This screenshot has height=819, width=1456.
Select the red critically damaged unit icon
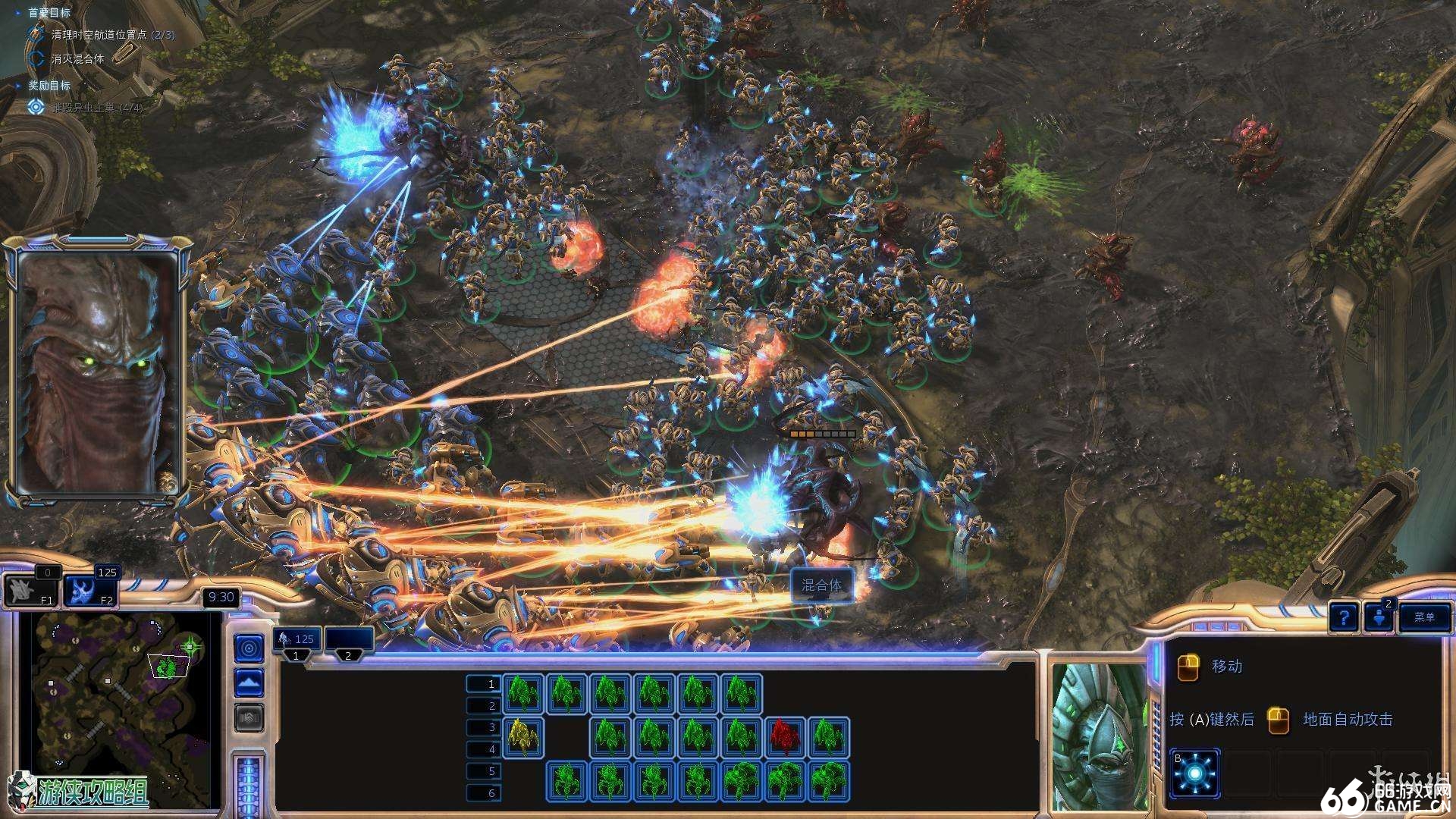[x=785, y=737]
